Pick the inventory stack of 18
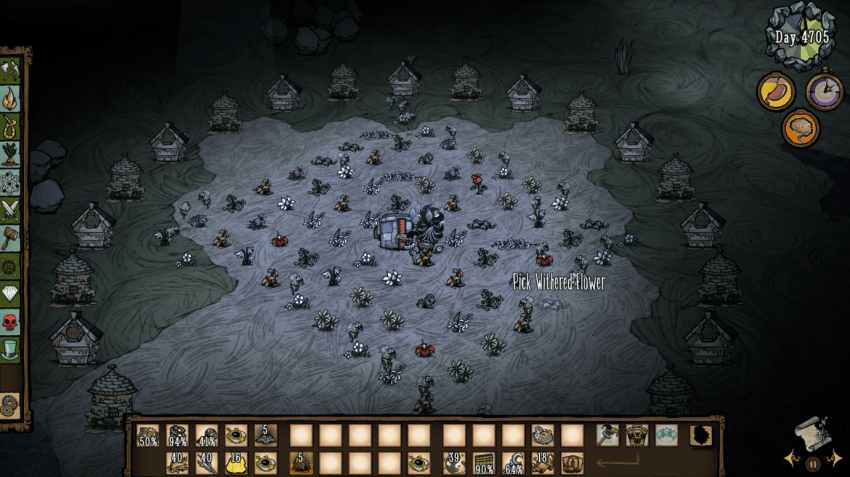 (543, 463)
